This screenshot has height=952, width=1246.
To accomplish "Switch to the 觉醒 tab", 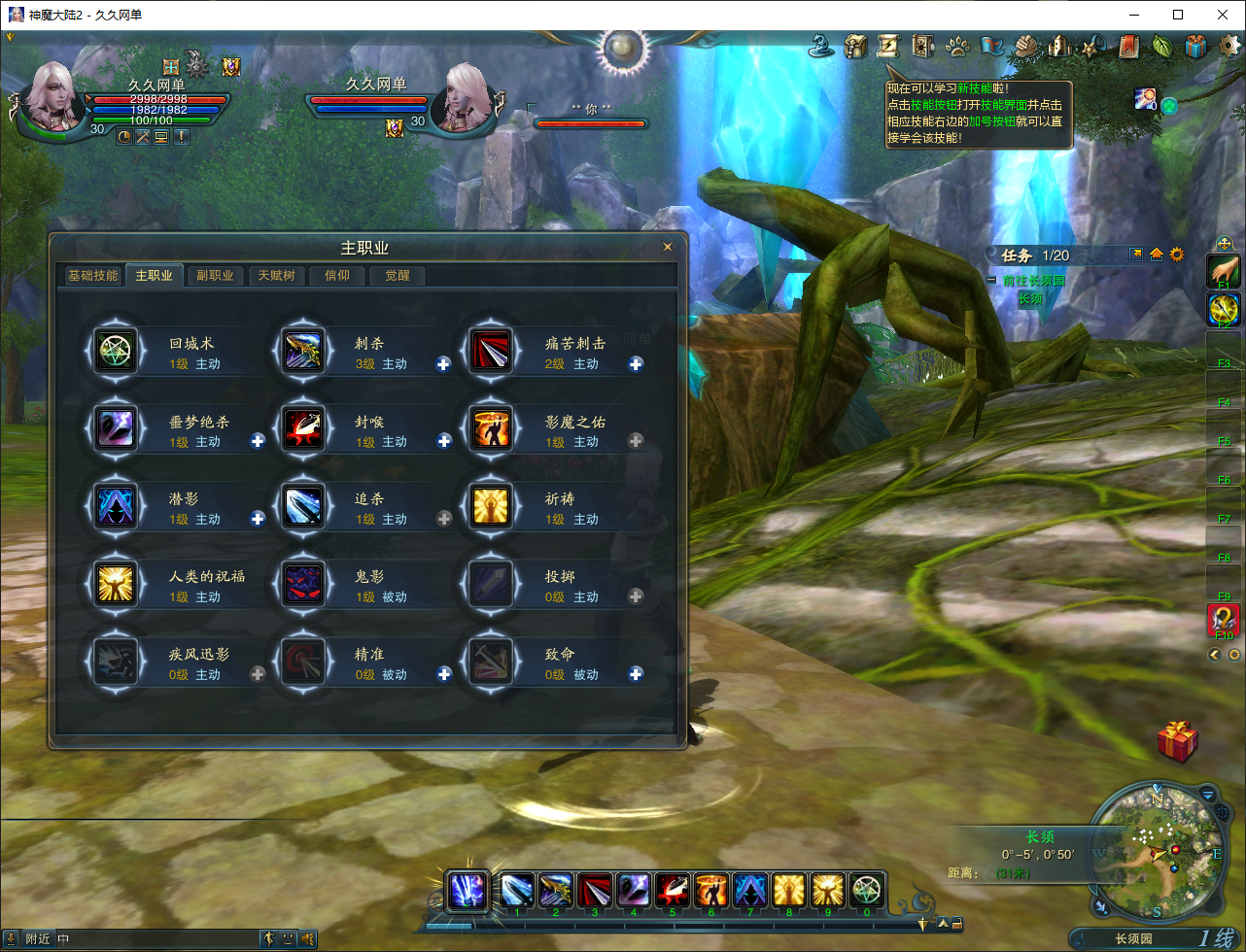I will pyautogui.click(x=397, y=276).
